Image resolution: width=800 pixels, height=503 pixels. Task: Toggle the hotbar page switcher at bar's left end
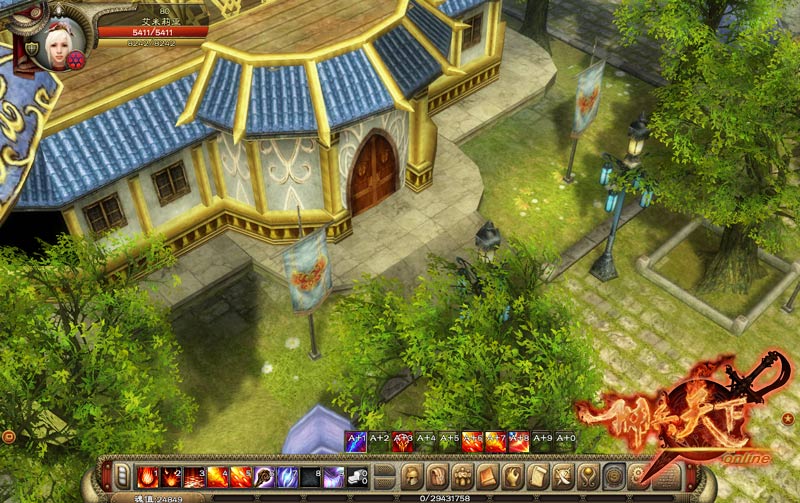tap(123, 475)
